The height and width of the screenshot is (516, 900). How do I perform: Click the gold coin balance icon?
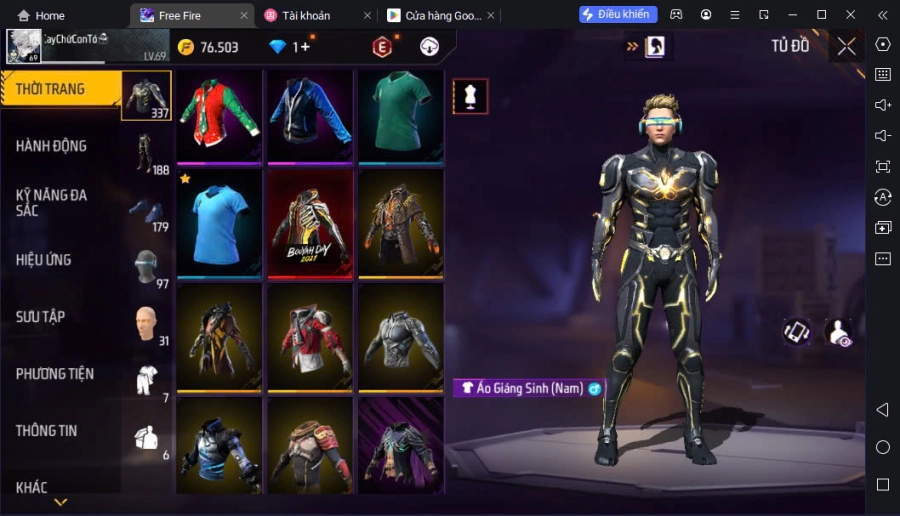tap(186, 47)
